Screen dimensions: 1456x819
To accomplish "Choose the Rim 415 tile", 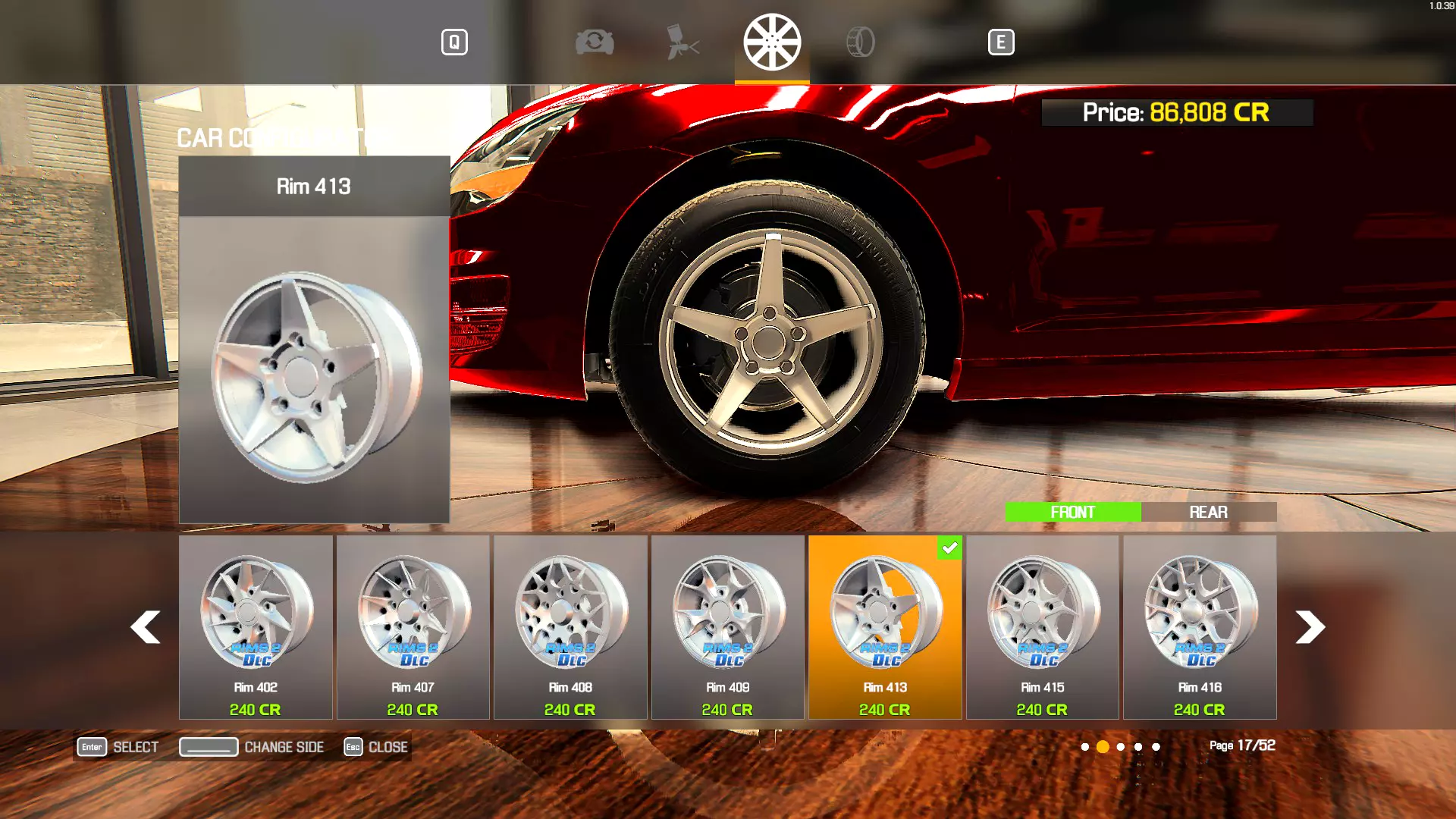I will tap(1042, 626).
